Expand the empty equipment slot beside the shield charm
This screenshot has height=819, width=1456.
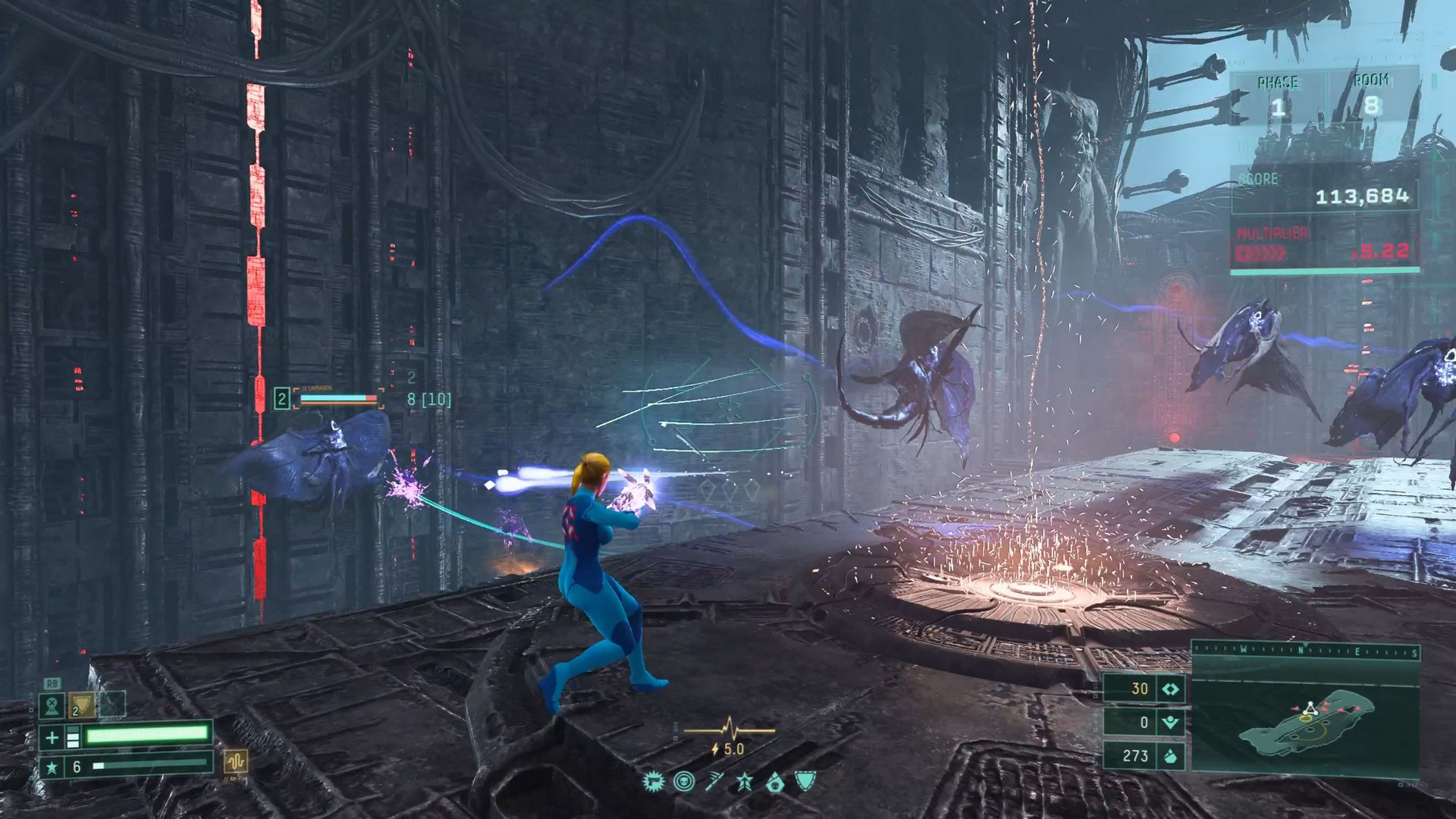pos(111,704)
